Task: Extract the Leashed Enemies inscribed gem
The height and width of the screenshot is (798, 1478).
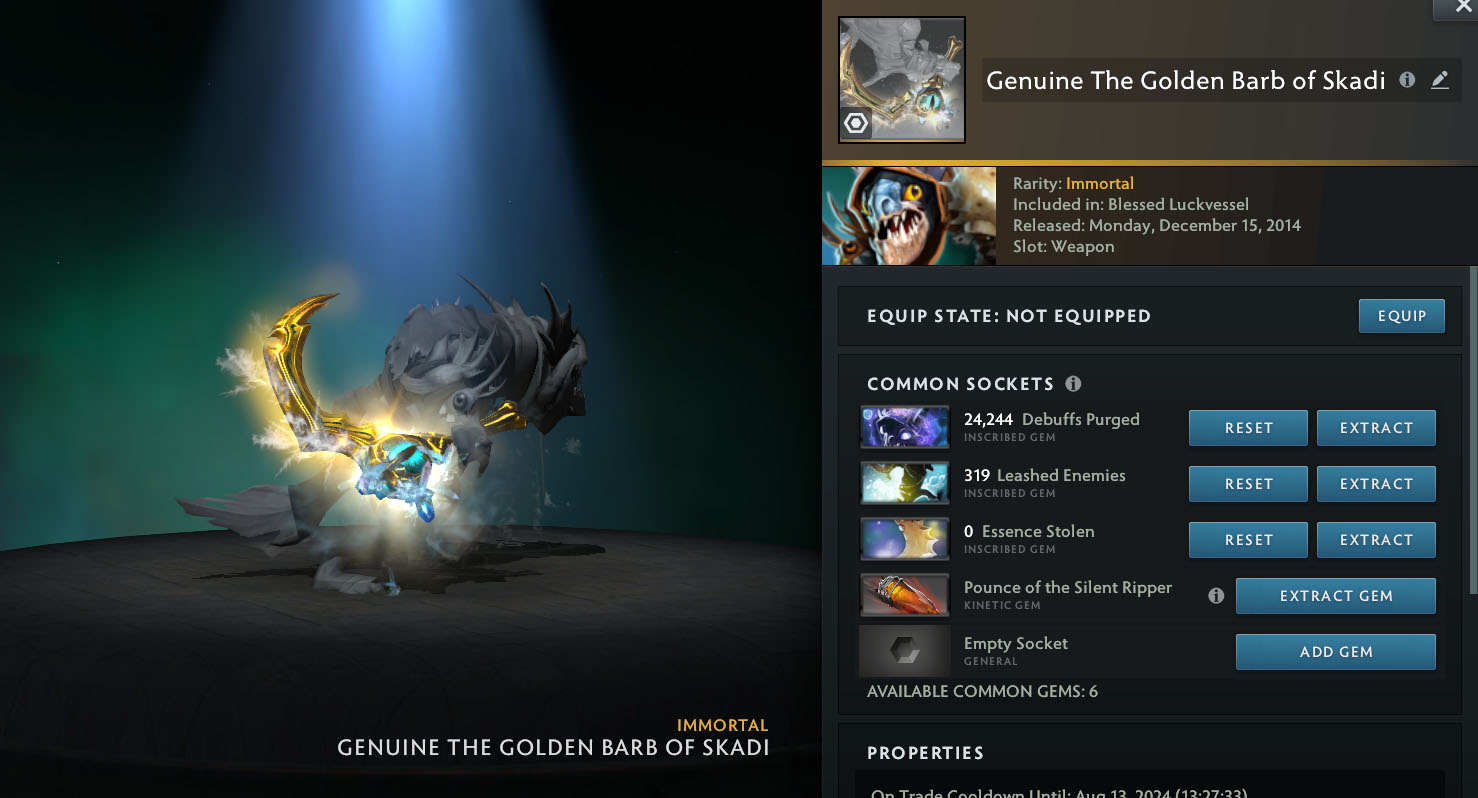Action: pyautogui.click(x=1376, y=484)
